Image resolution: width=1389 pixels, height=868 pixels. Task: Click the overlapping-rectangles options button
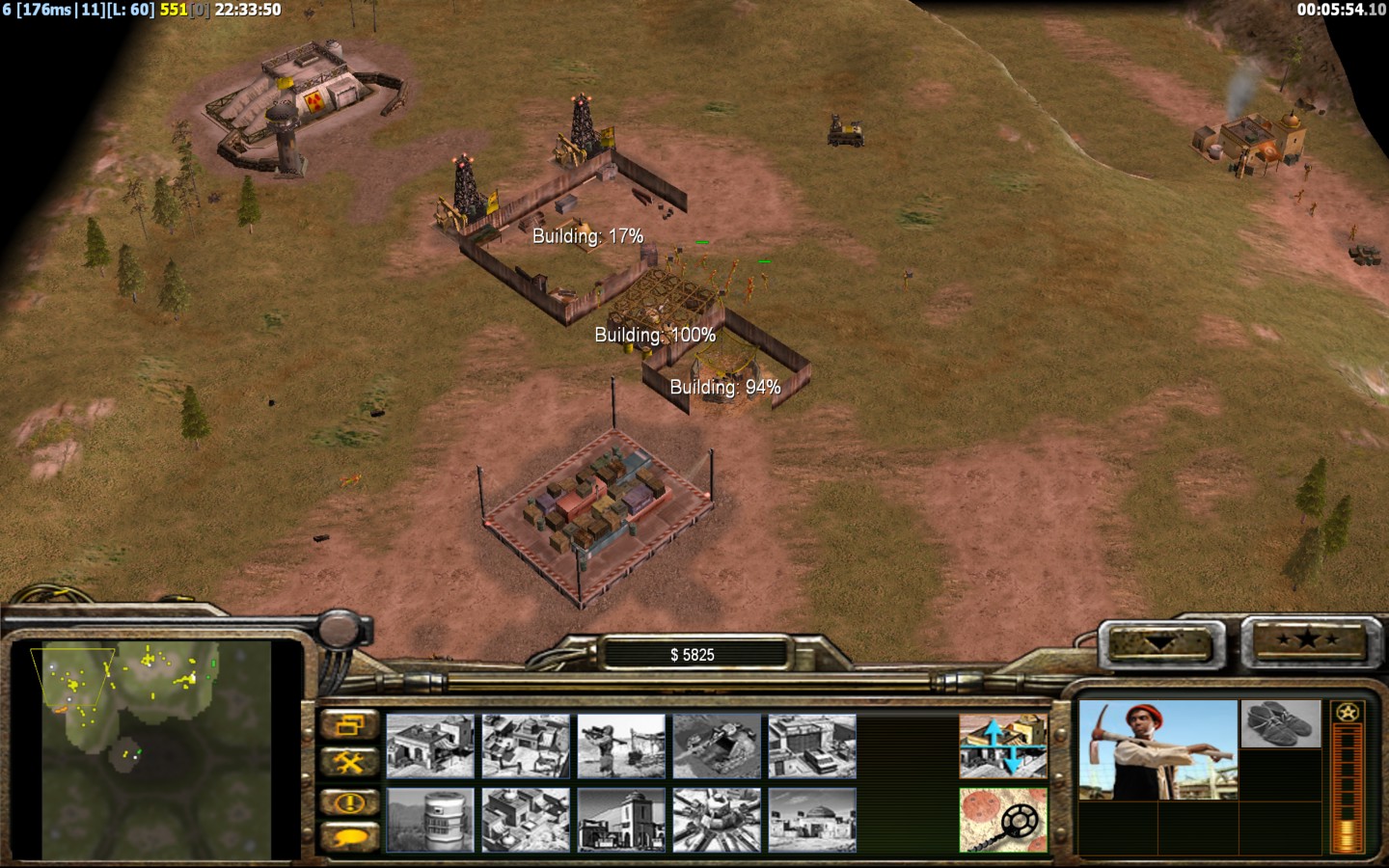click(349, 724)
